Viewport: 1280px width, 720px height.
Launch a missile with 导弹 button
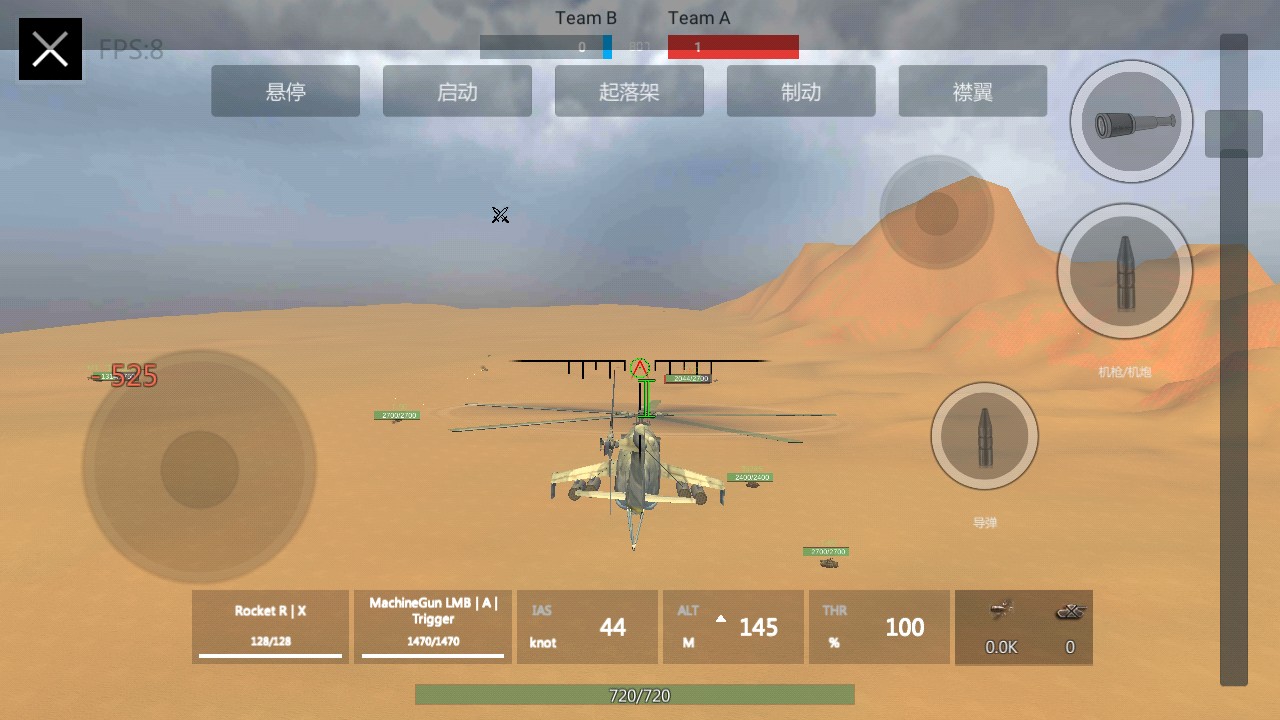point(984,436)
